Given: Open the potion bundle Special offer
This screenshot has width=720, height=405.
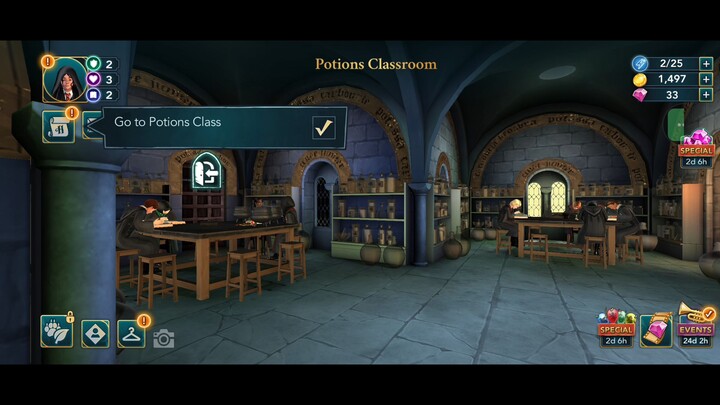Looking at the screenshot, I should [616, 327].
